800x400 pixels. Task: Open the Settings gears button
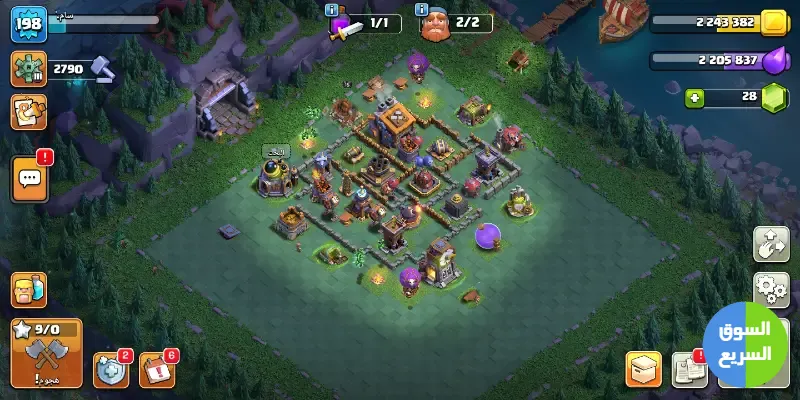[771, 290]
